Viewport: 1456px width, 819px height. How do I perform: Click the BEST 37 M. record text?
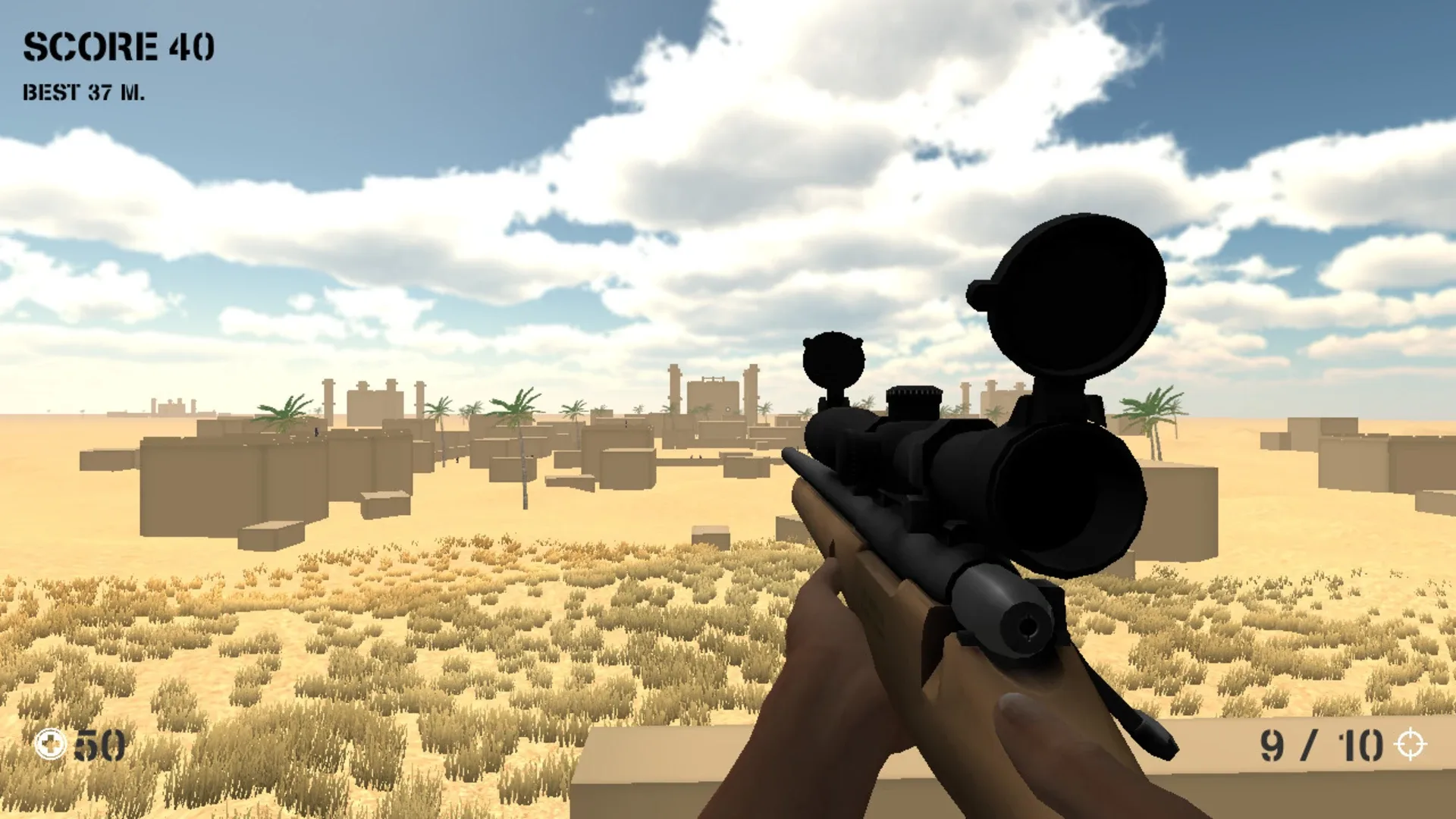tap(83, 93)
